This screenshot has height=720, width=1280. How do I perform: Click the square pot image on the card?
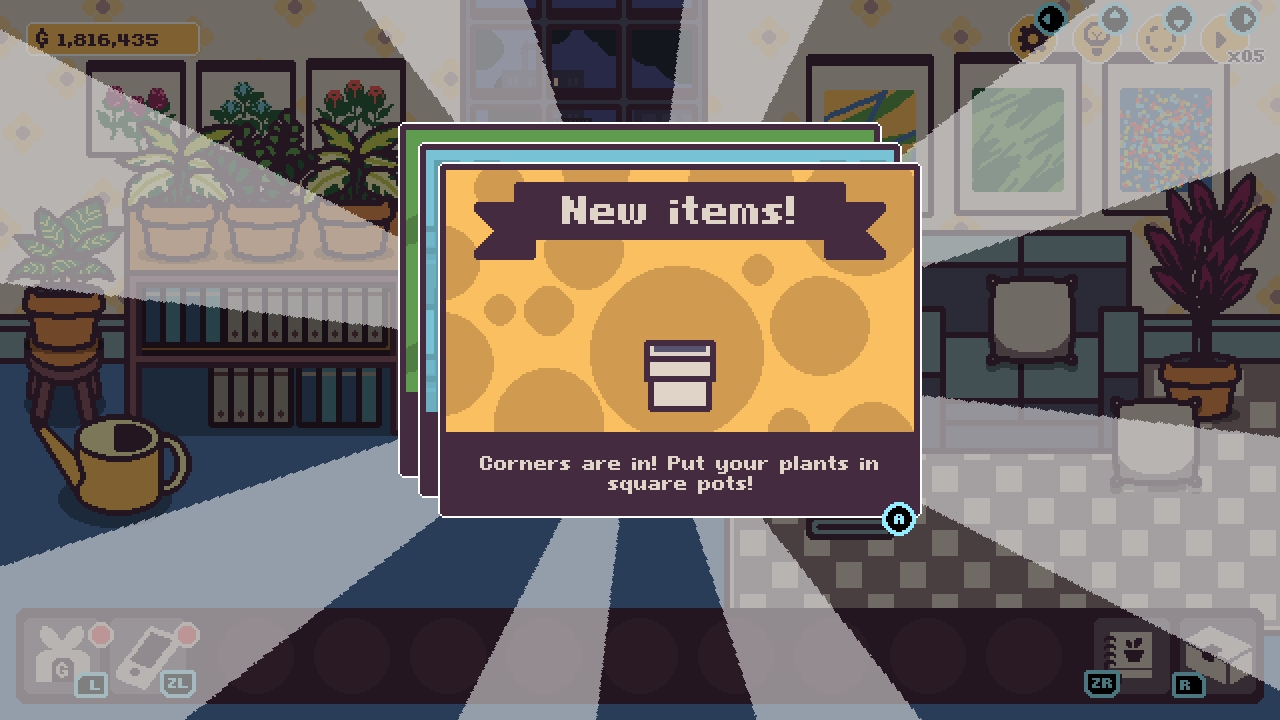pyautogui.click(x=679, y=376)
